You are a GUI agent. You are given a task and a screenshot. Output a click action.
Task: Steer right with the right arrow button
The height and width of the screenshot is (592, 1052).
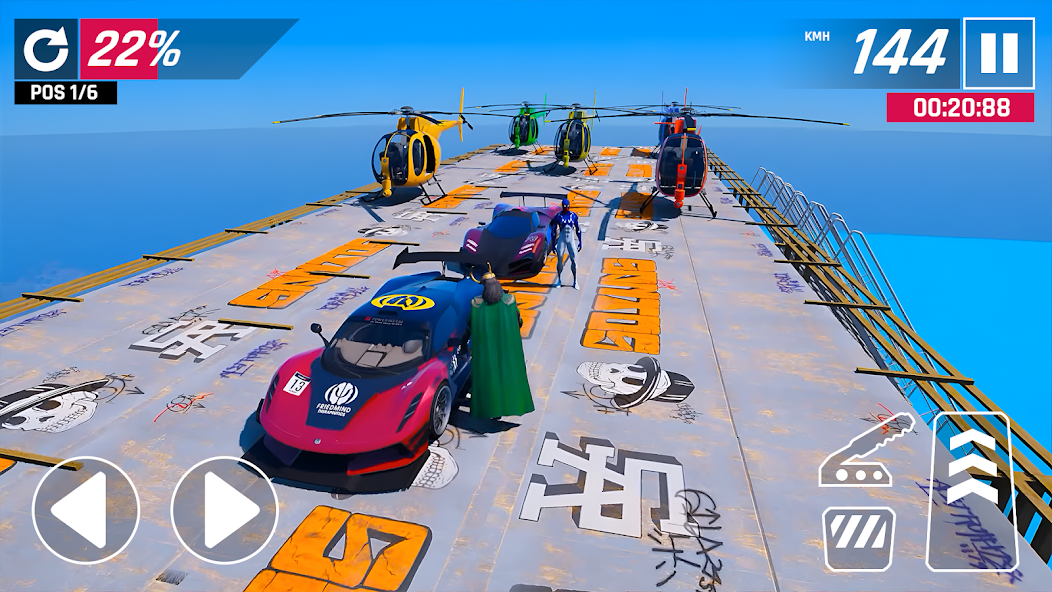(x=223, y=510)
